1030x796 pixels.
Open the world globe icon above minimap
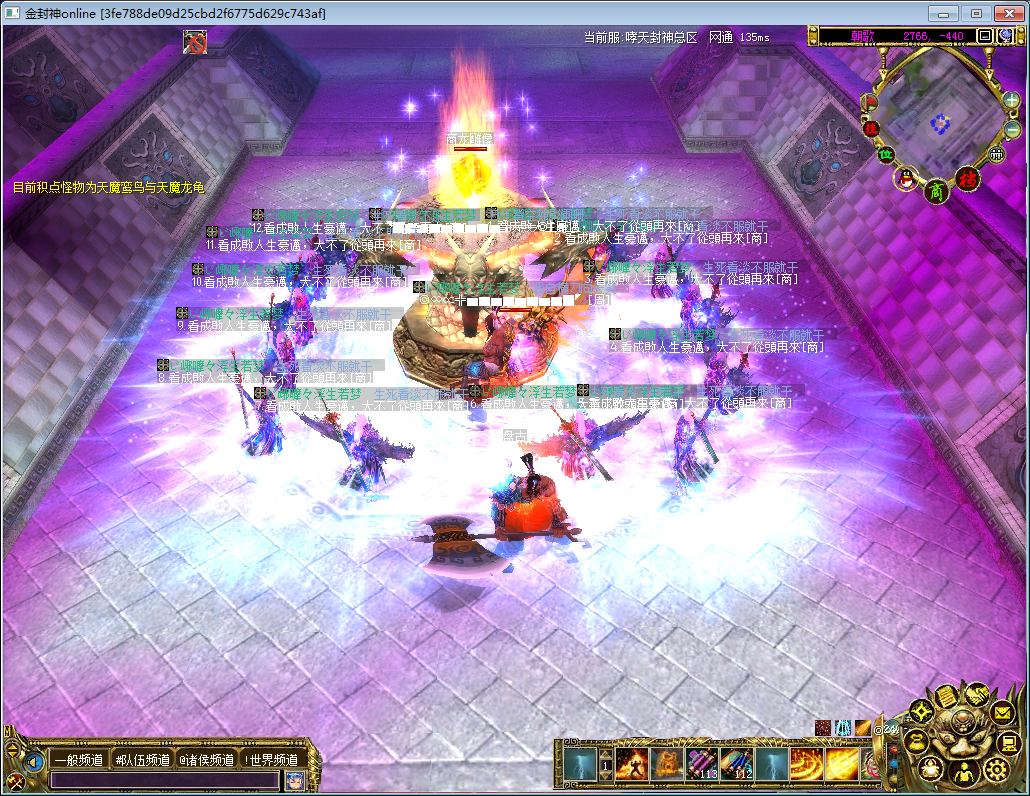(x=1006, y=36)
